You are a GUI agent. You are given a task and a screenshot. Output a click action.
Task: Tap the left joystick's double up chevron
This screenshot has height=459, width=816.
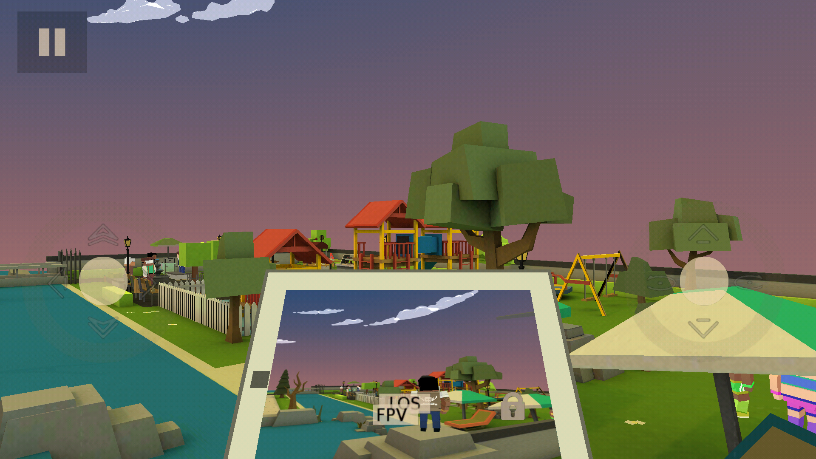point(103,236)
